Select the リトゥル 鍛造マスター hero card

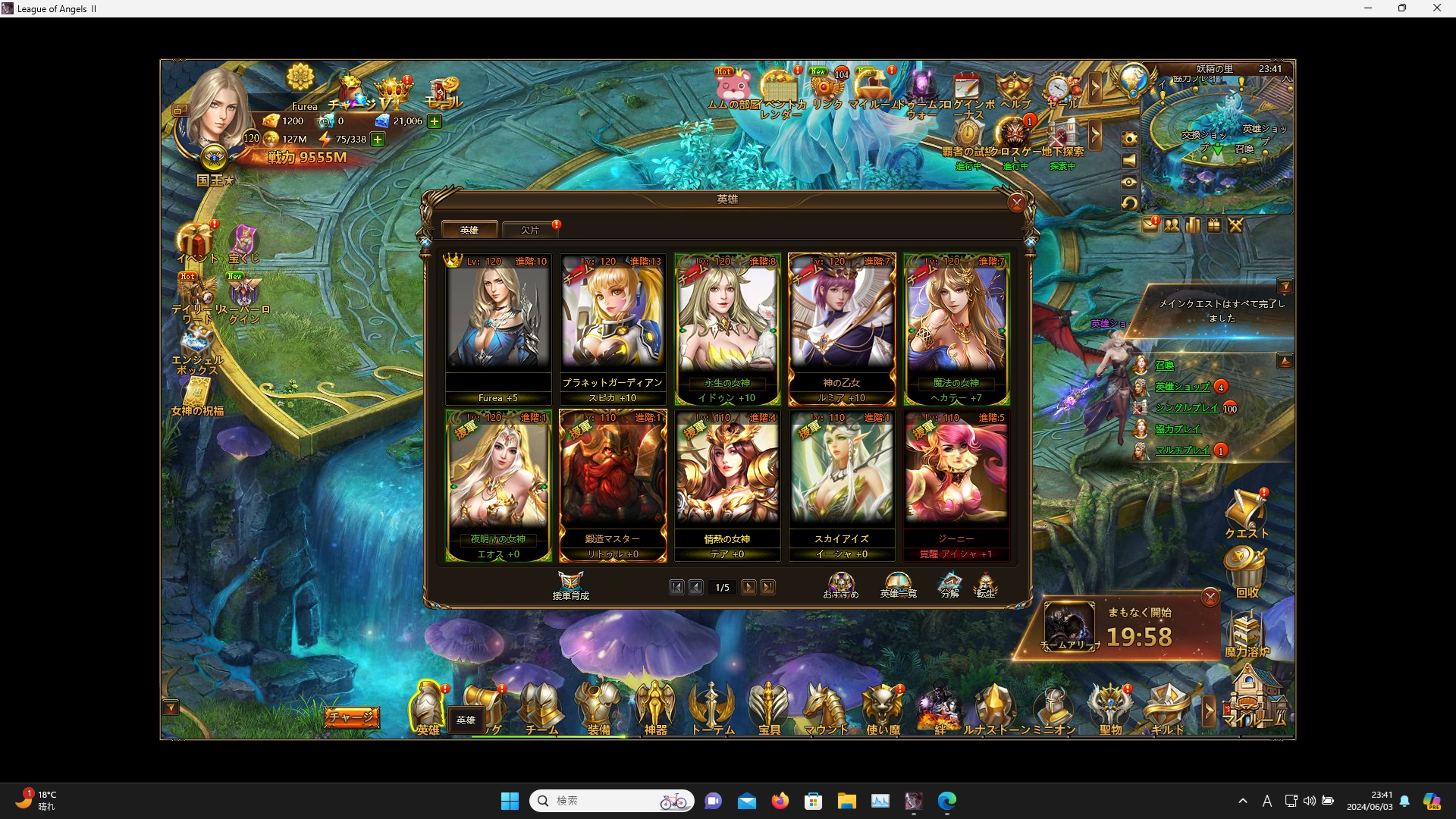point(613,485)
